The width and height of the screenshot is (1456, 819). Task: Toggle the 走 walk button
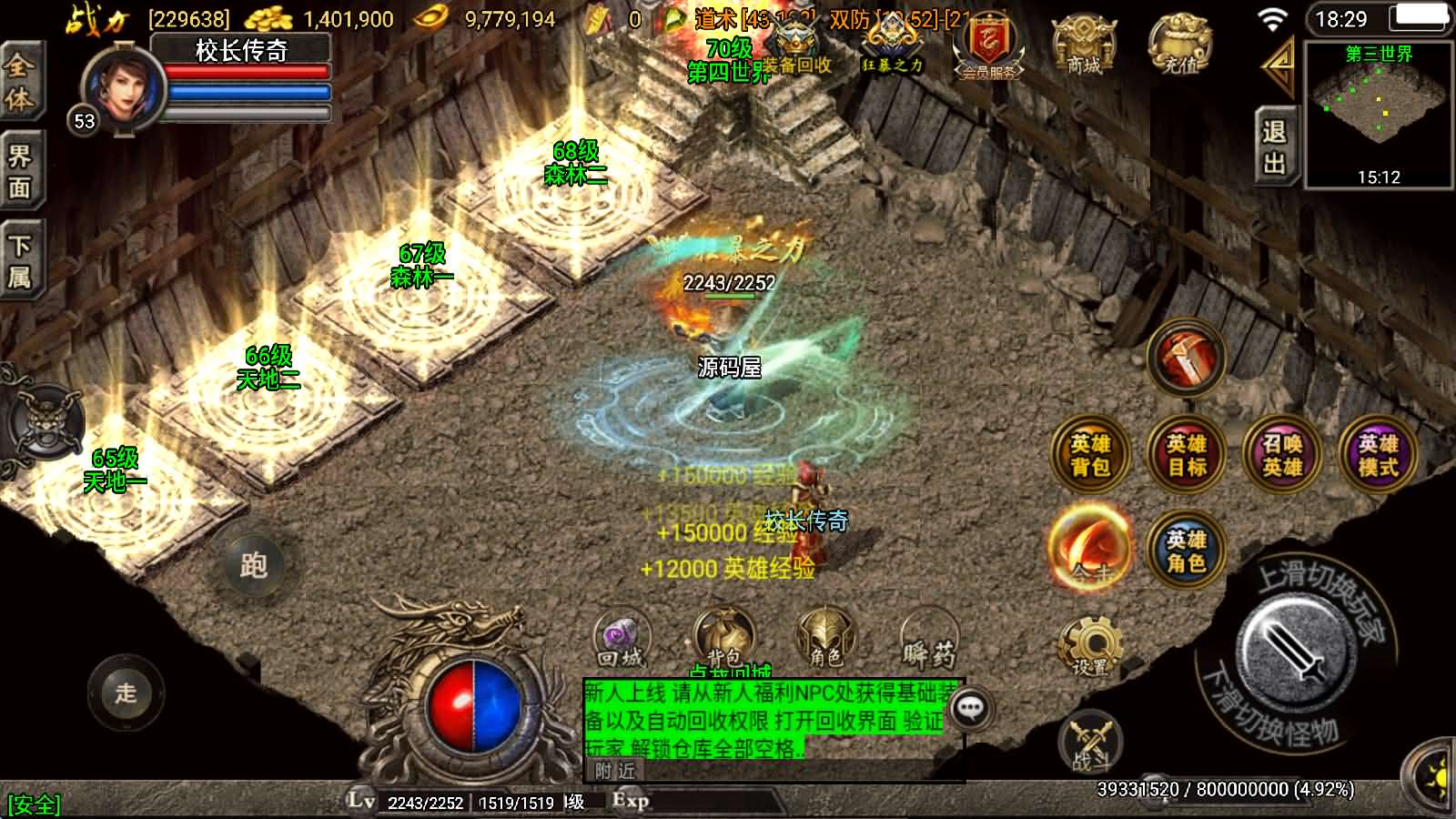click(126, 692)
